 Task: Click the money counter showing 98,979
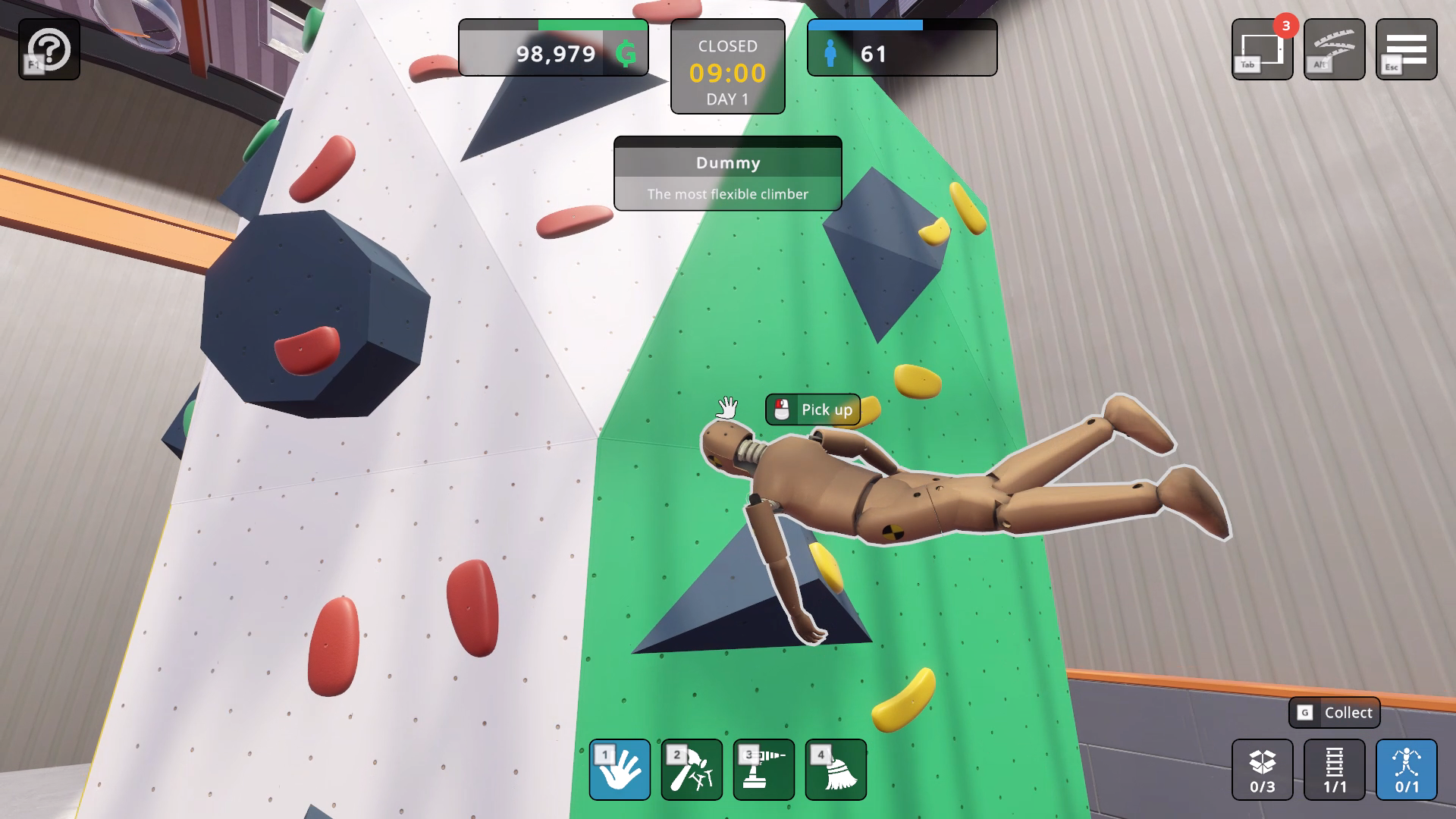tap(558, 53)
